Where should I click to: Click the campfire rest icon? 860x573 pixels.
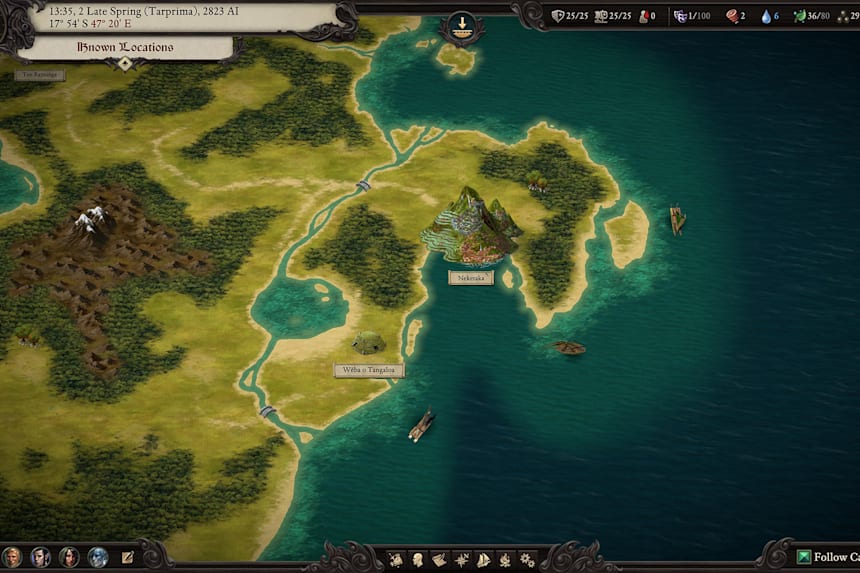(x=505, y=559)
